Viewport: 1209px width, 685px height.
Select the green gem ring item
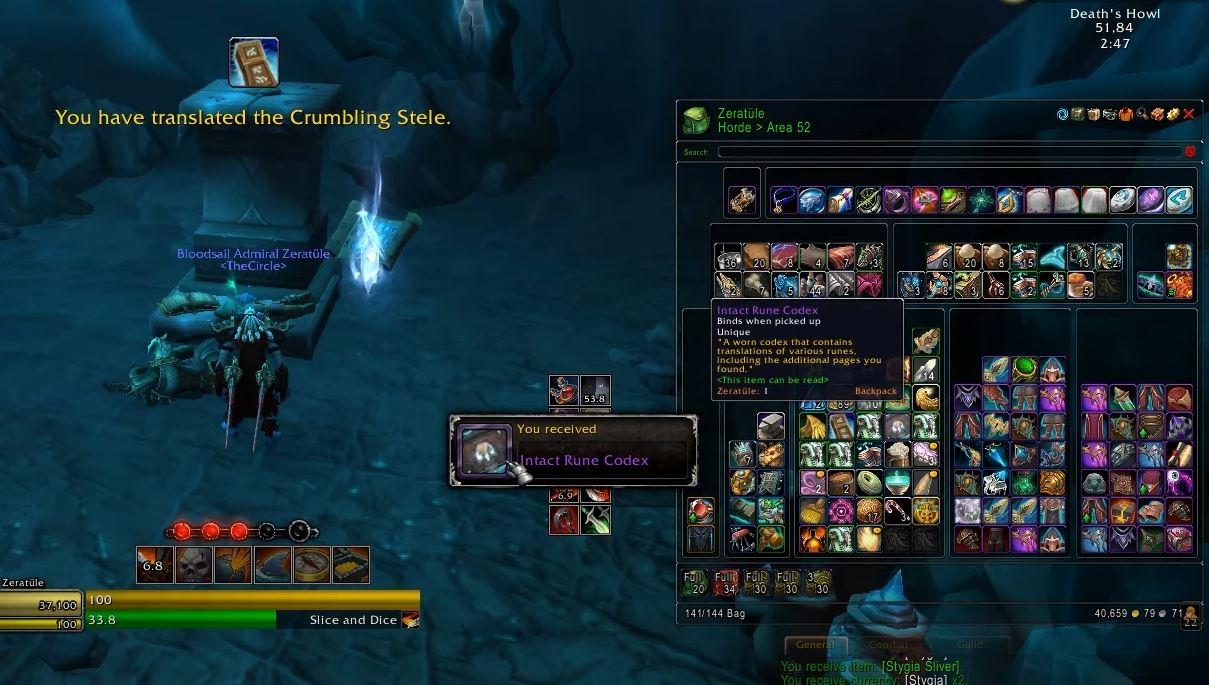click(x=1023, y=370)
